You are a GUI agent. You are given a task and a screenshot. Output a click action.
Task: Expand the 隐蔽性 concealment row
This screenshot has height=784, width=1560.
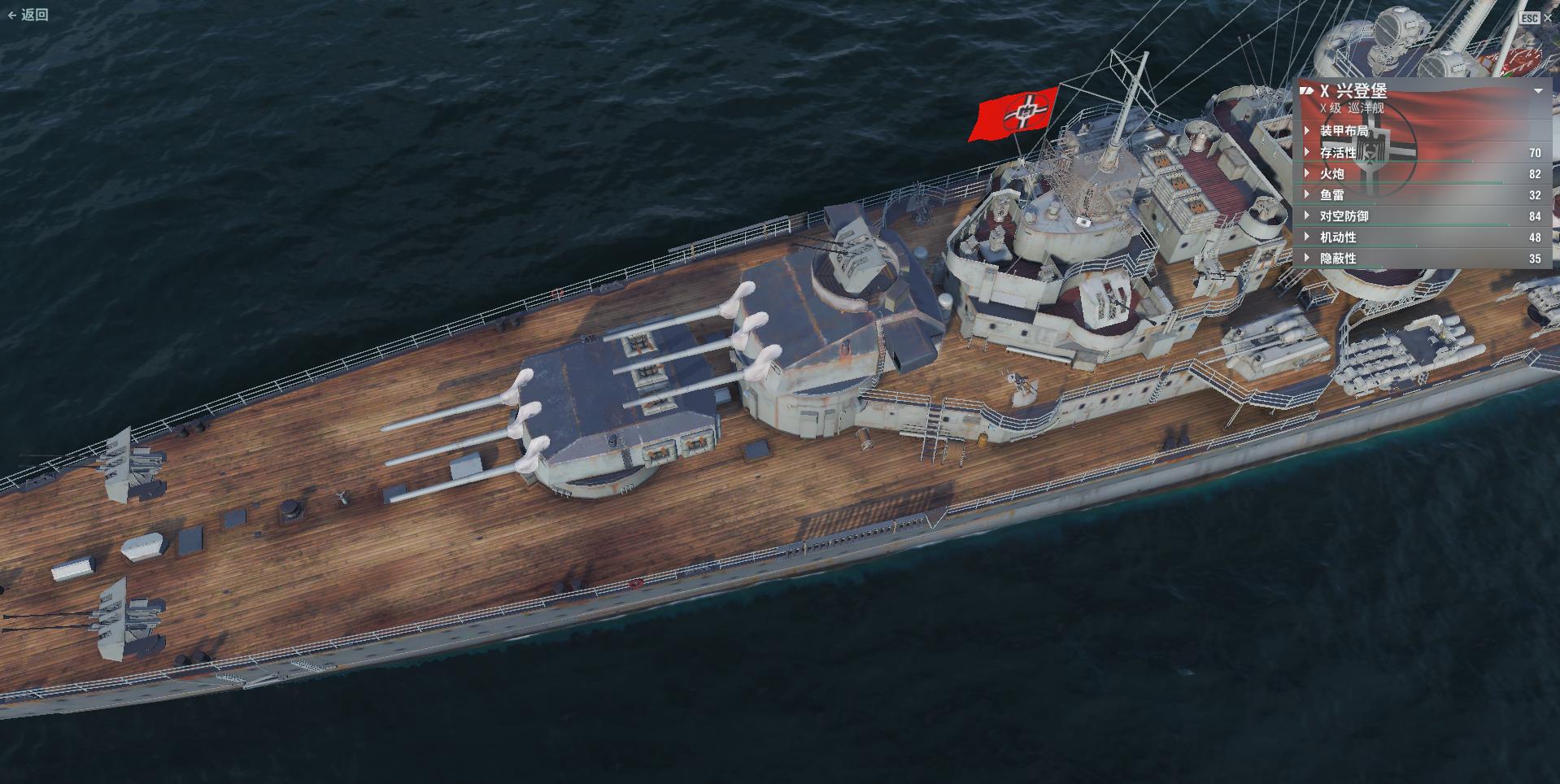[1338, 259]
